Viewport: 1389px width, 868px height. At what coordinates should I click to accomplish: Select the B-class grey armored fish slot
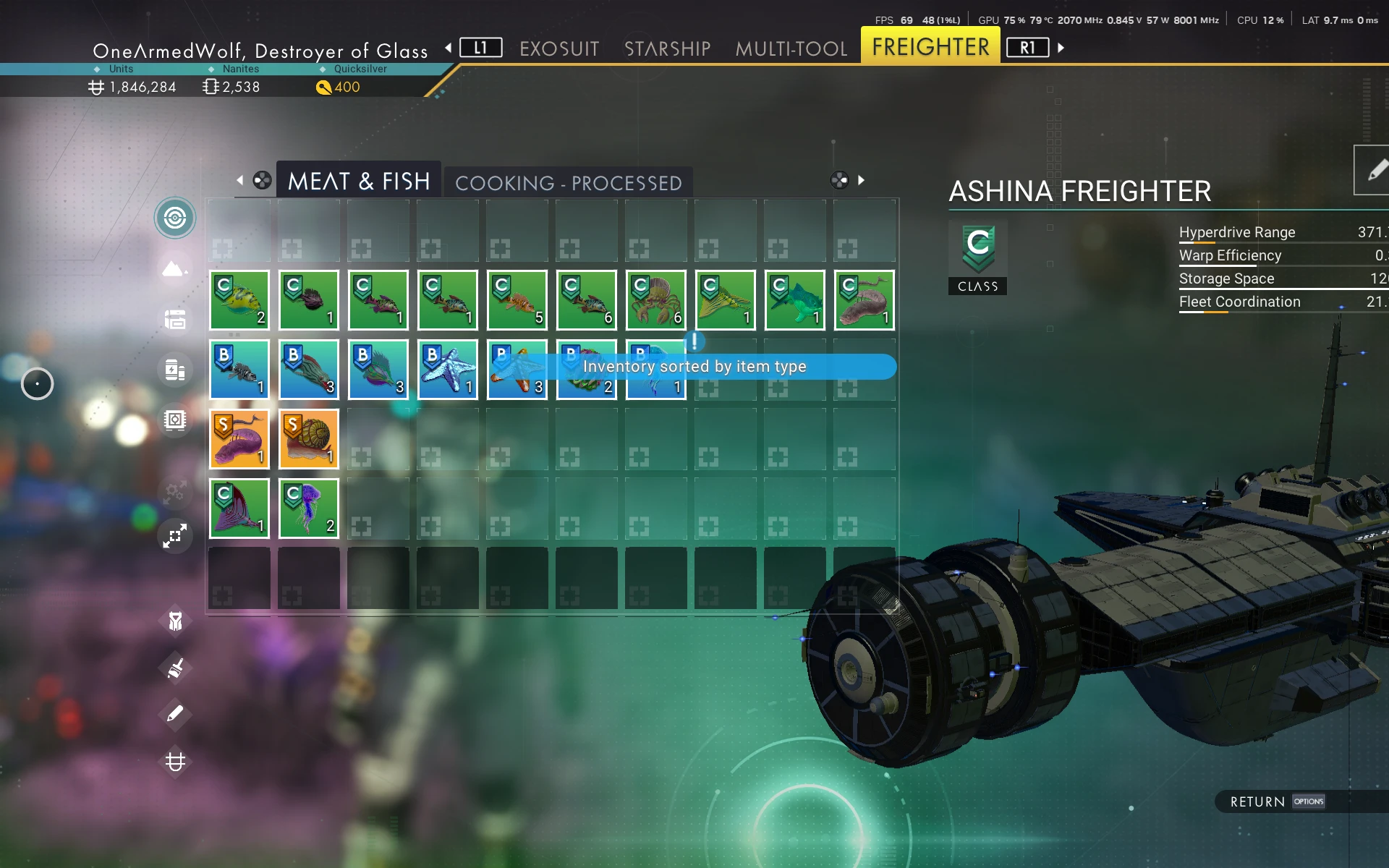pos(239,370)
